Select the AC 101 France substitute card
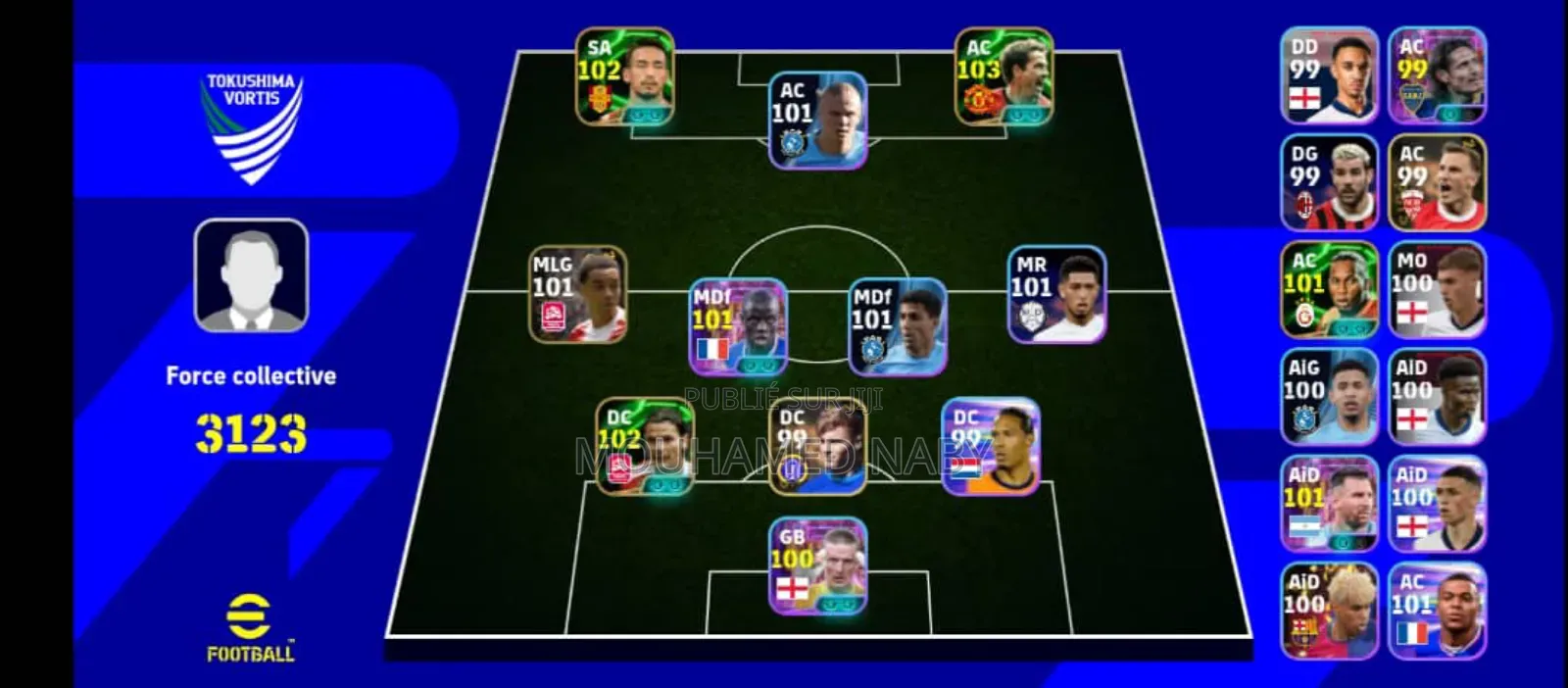The width and height of the screenshot is (1568, 688). coord(1437,611)
